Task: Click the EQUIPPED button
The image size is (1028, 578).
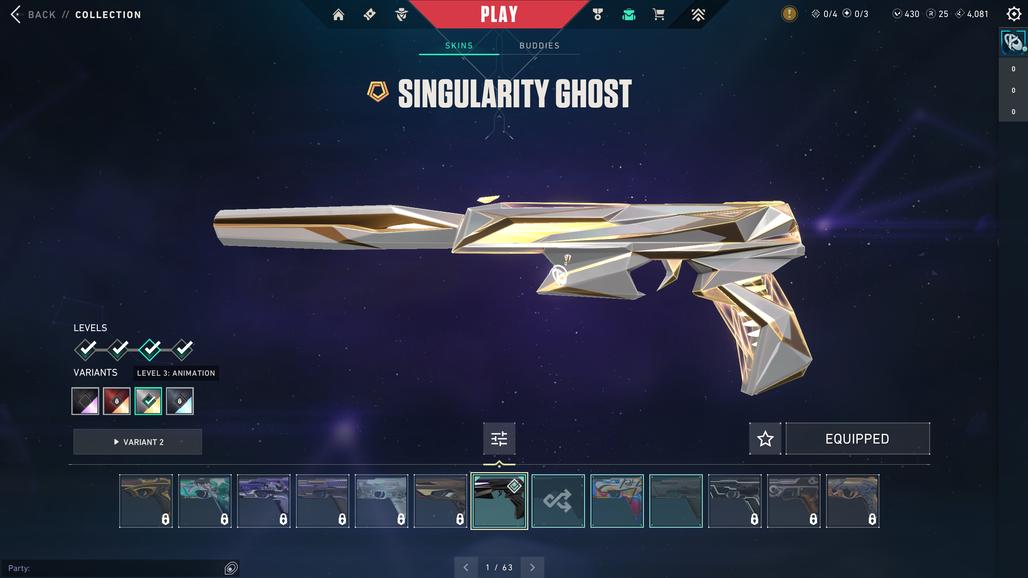Action: (x=857, y=439)
